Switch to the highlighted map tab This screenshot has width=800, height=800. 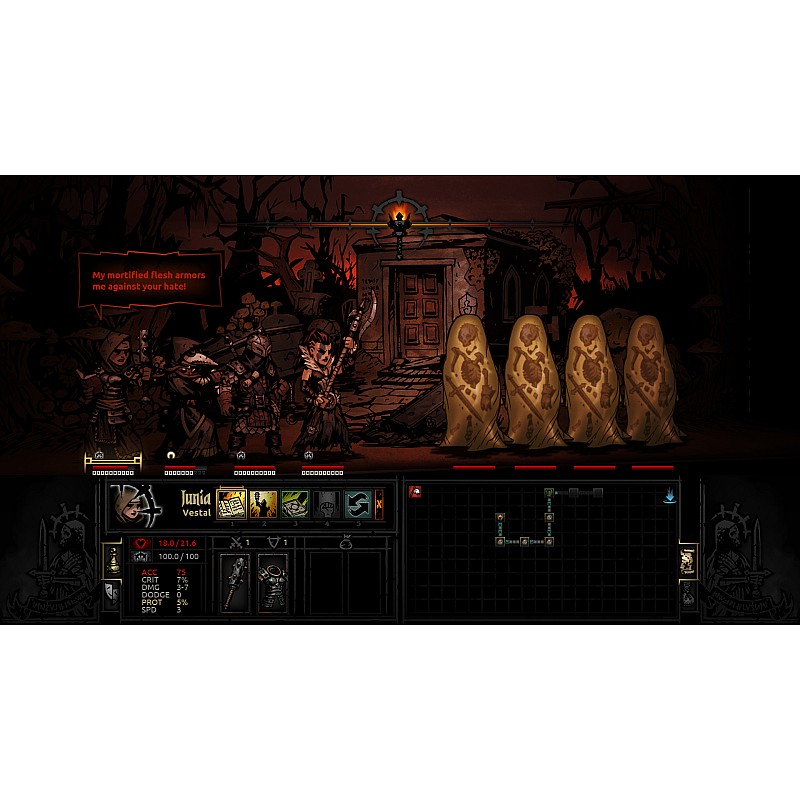tap(688, 561)
